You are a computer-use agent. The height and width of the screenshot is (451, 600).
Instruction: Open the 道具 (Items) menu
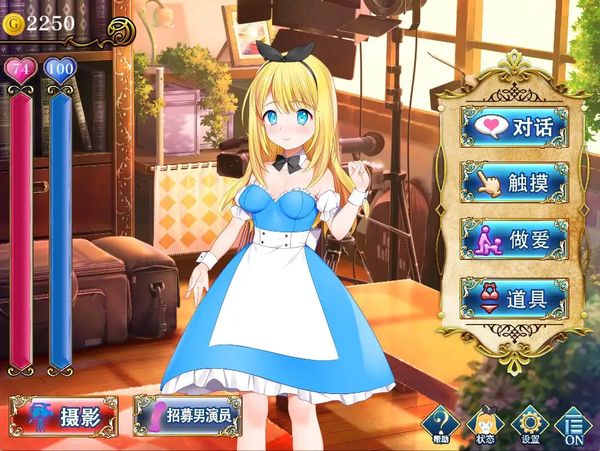(514, 297)
